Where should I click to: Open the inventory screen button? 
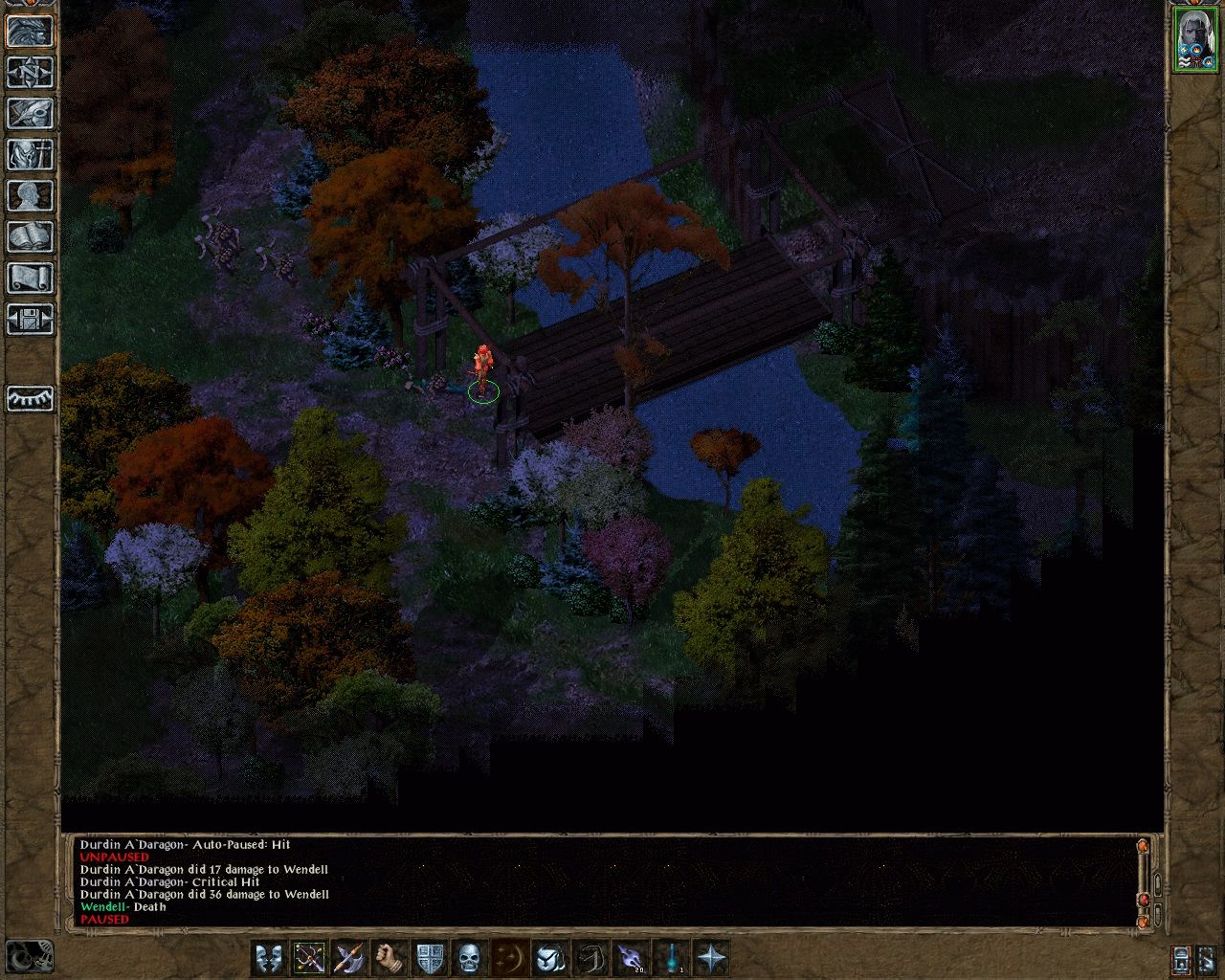30,154
